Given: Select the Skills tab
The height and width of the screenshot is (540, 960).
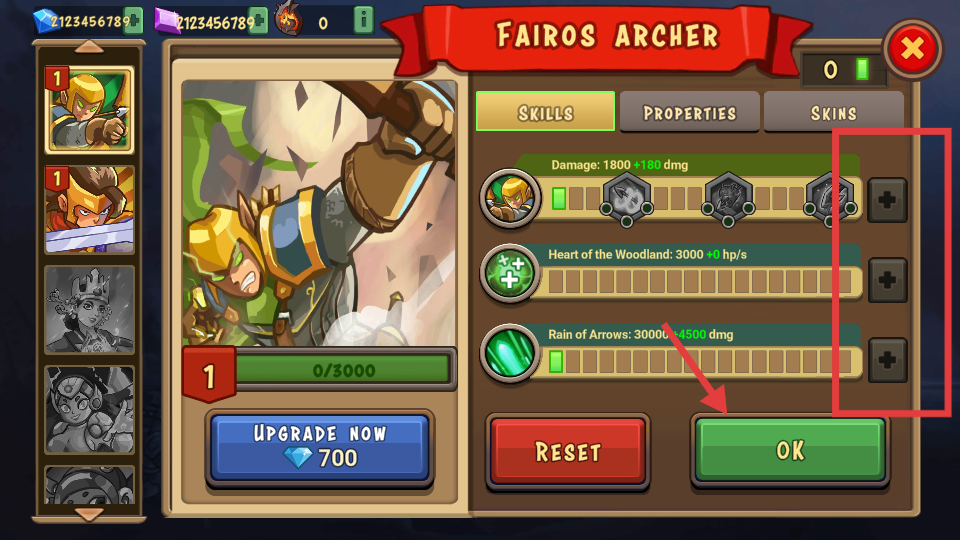Looking at the screenshot, I should [545, 112].
